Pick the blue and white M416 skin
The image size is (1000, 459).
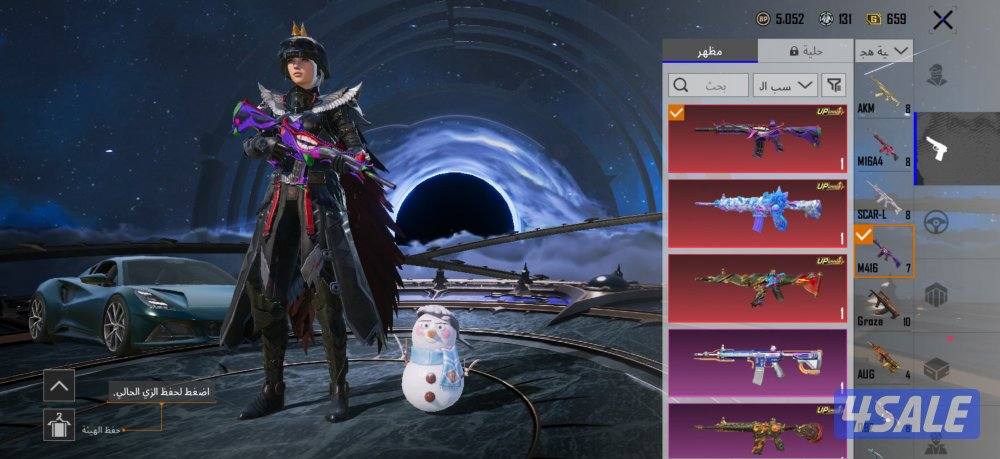(757, 361)
